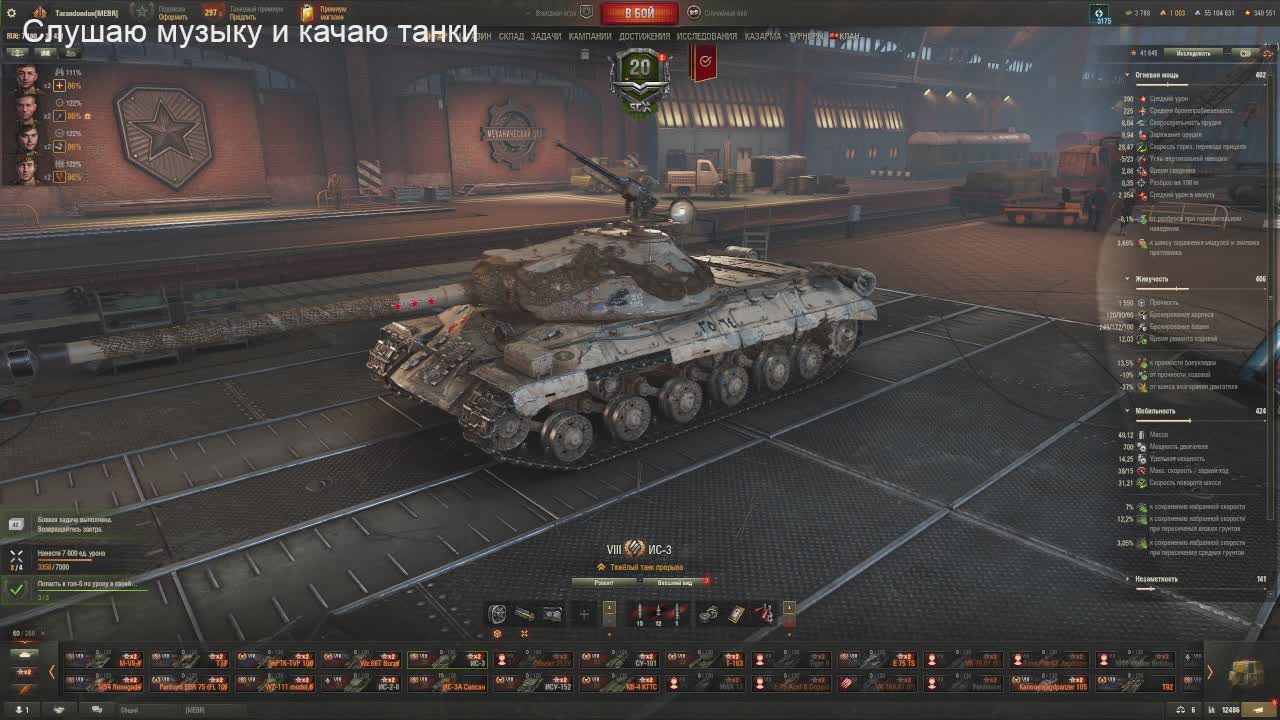The image size is (1280, 720).
Task: Open the settings gear menu
Action: (11, 12)
